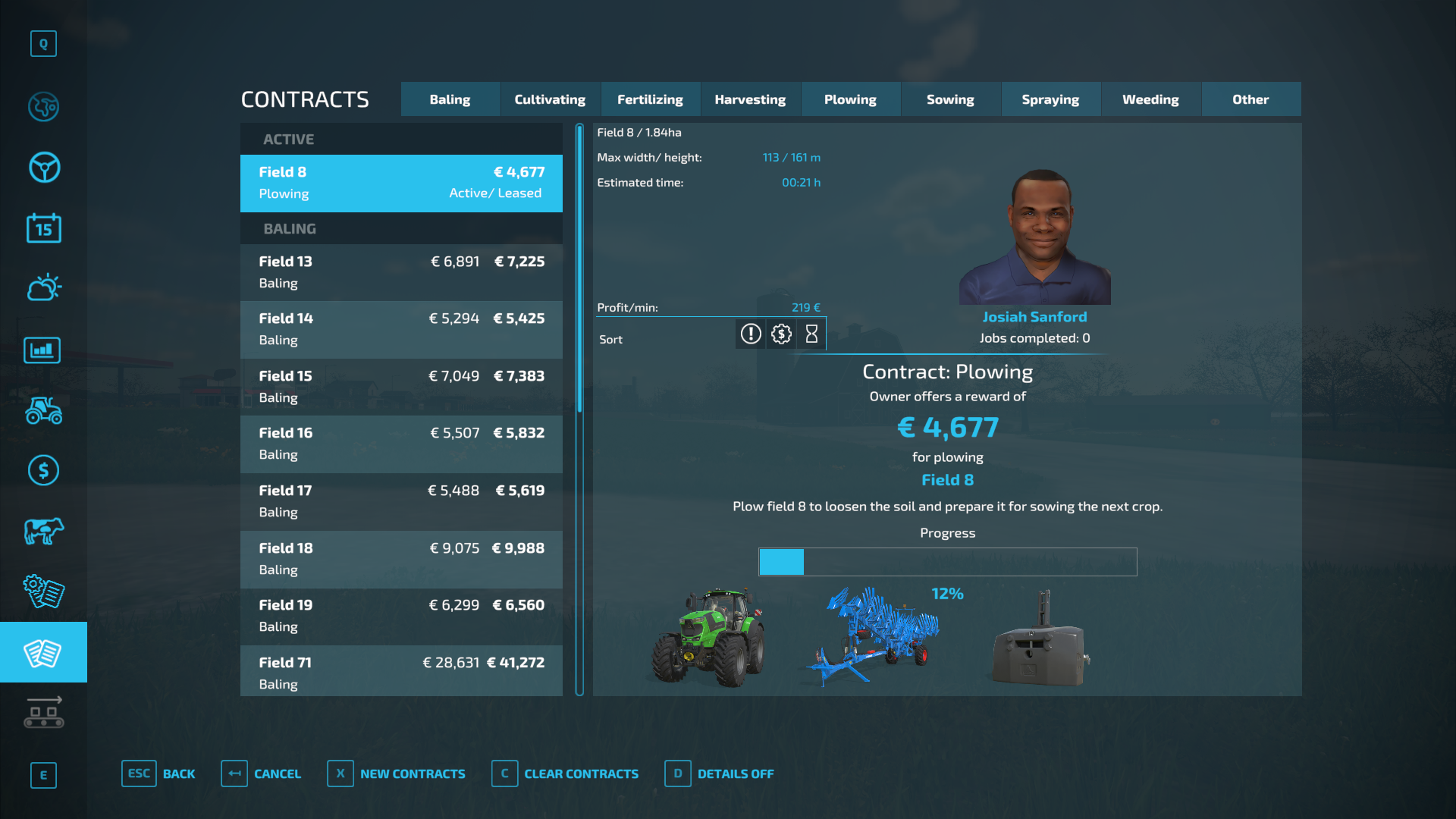
Task: Select the steering wheel vehicle icon
Action: 43,168
